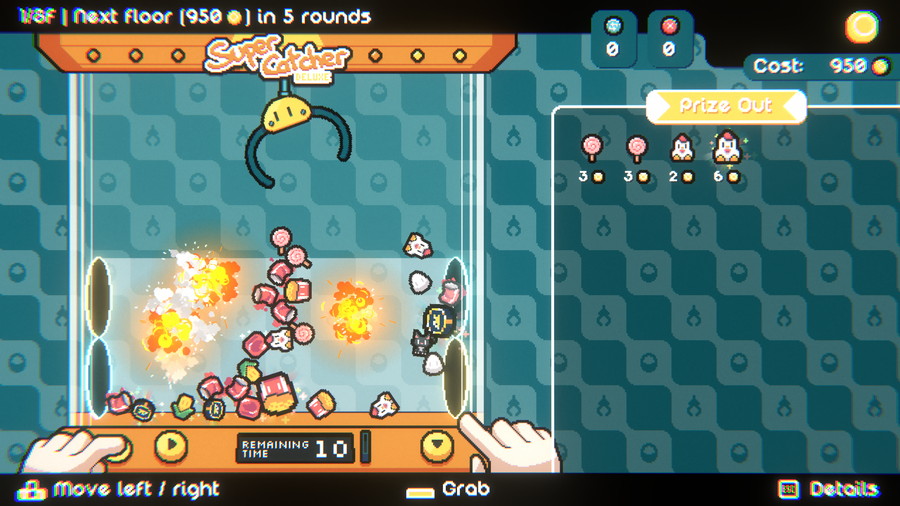This screenshot has width=900, height=506.
Task: Click the Prize Out banner
Action: [x=726, y=106]
